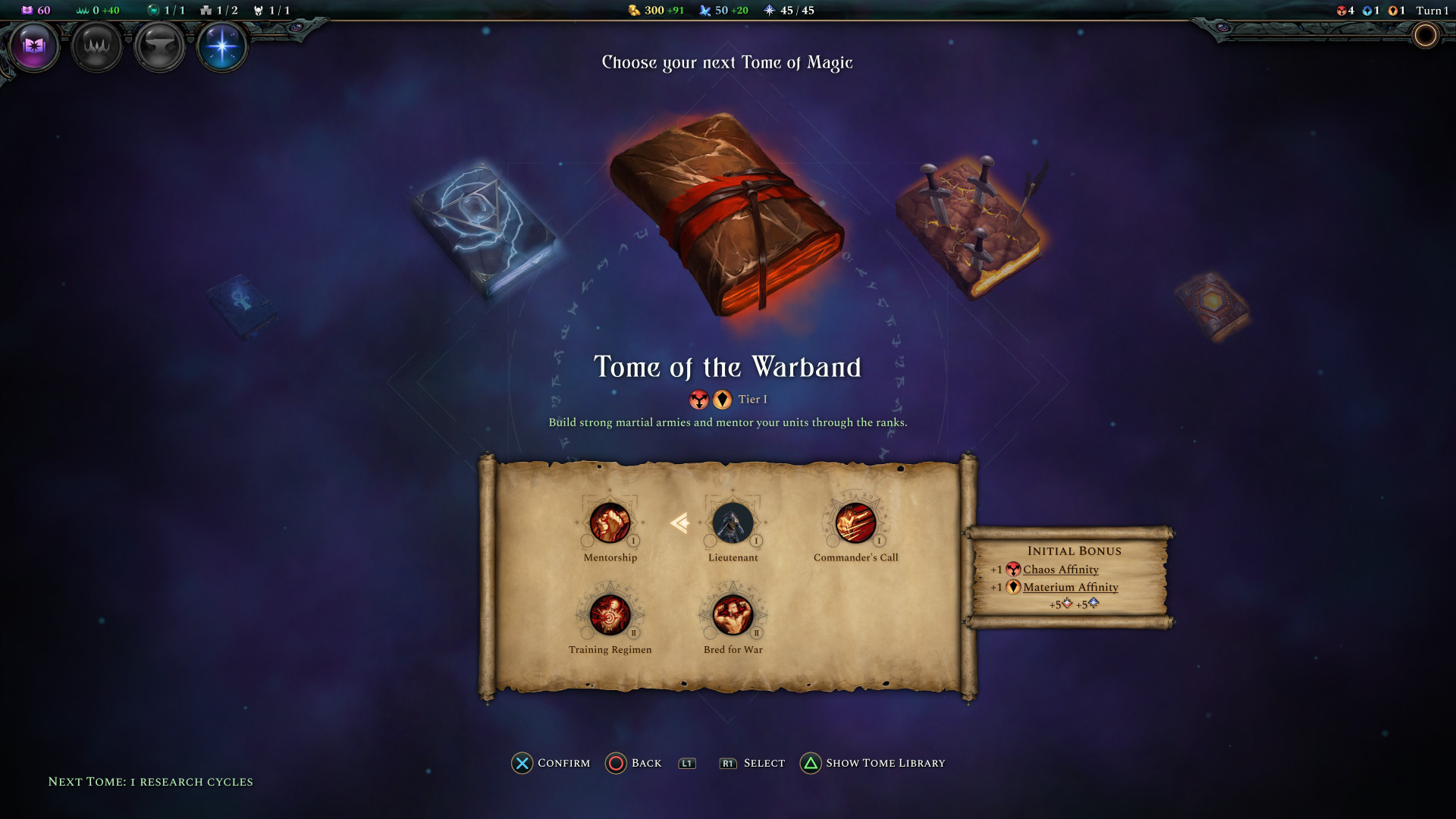This screenshot has width=1456, height=819.
Task: Select the Bred for War icon
Action: (x=733, y=615)
